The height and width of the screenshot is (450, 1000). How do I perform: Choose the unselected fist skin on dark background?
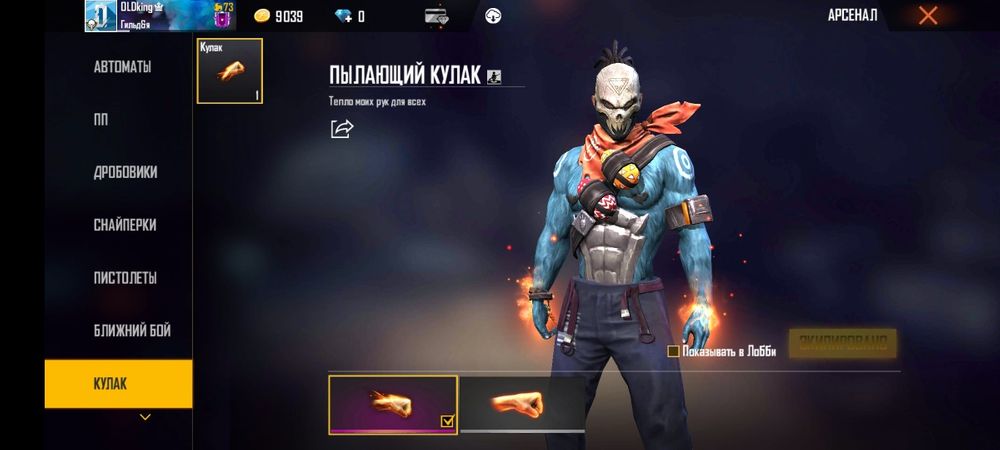(x=522, y=403)
